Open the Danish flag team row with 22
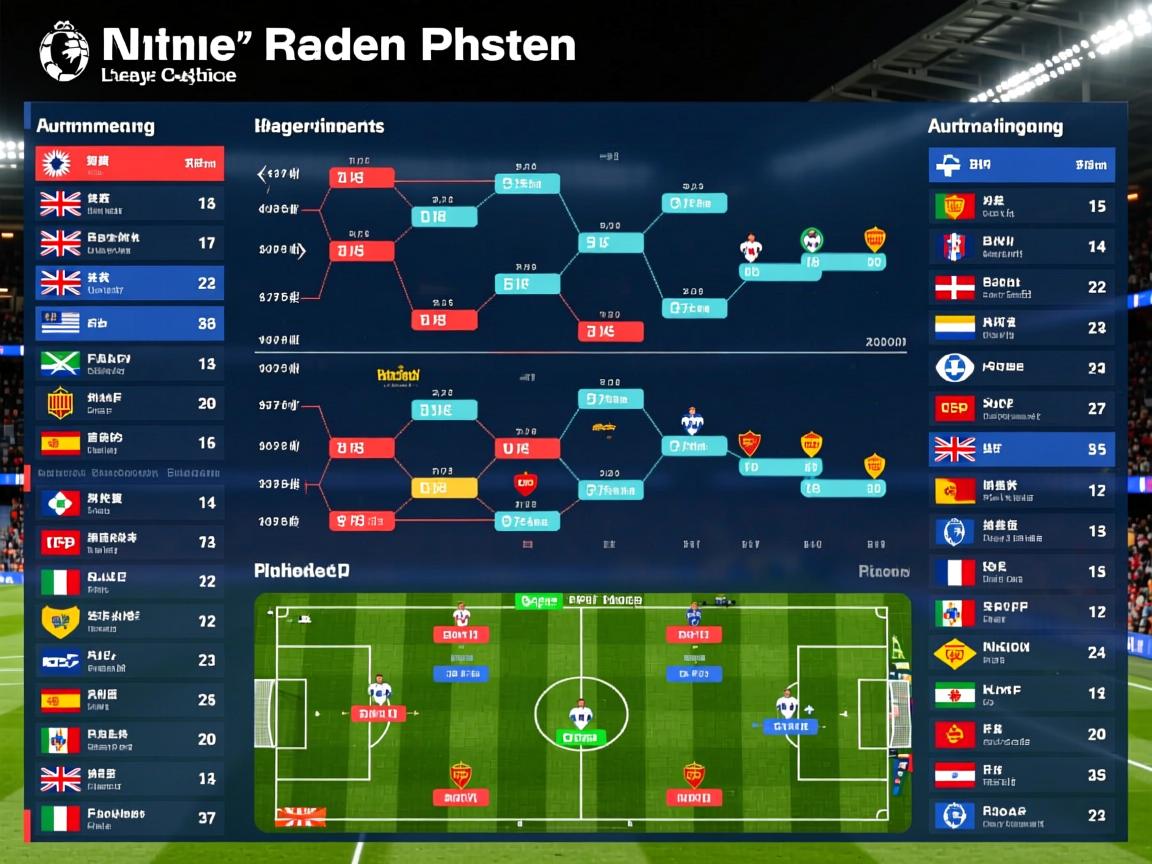 tap(1021, 287)
